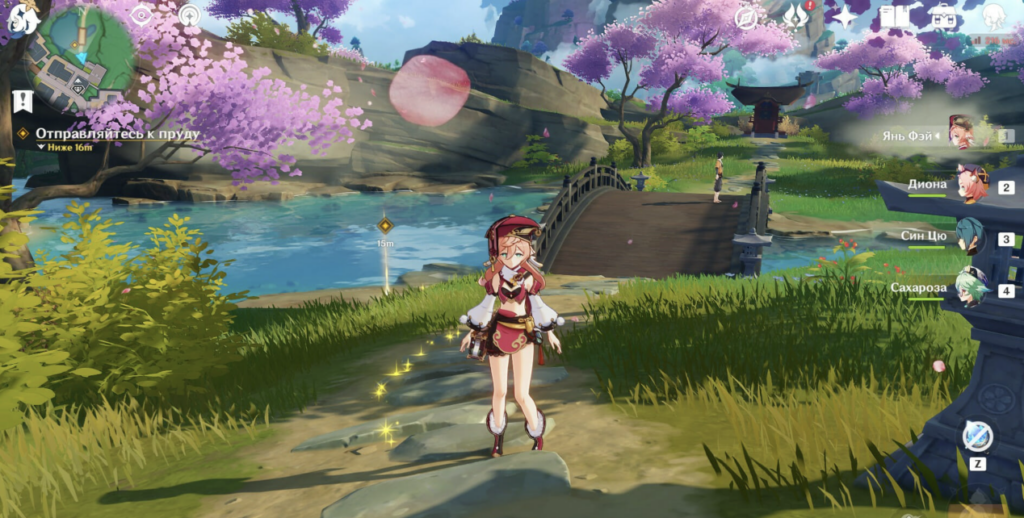Viewport: 1024px width, 518px height.
Task: Switch to party member Сахароза
Action: coord(970,288)
